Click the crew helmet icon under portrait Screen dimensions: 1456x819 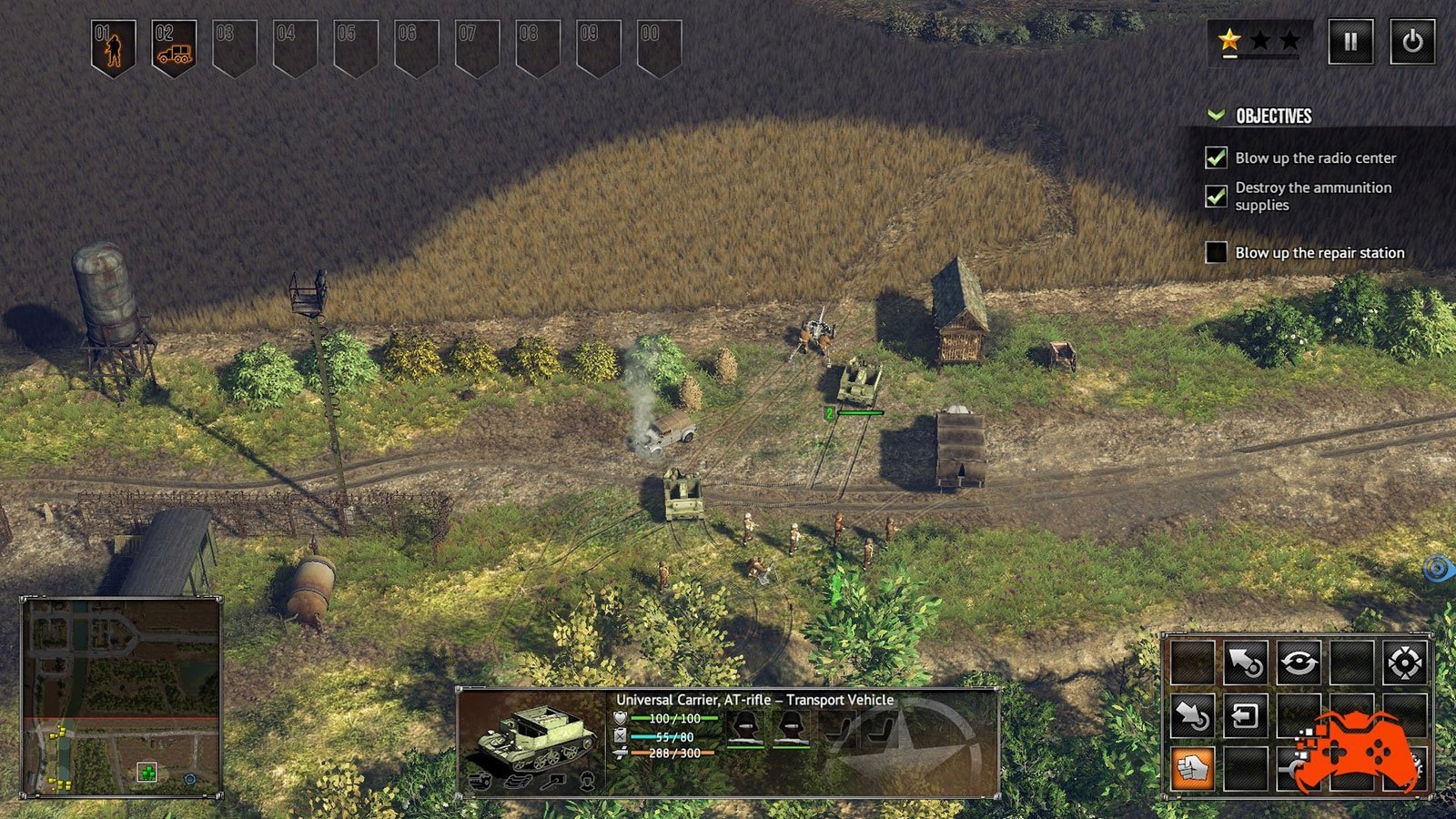pos(588,781)
